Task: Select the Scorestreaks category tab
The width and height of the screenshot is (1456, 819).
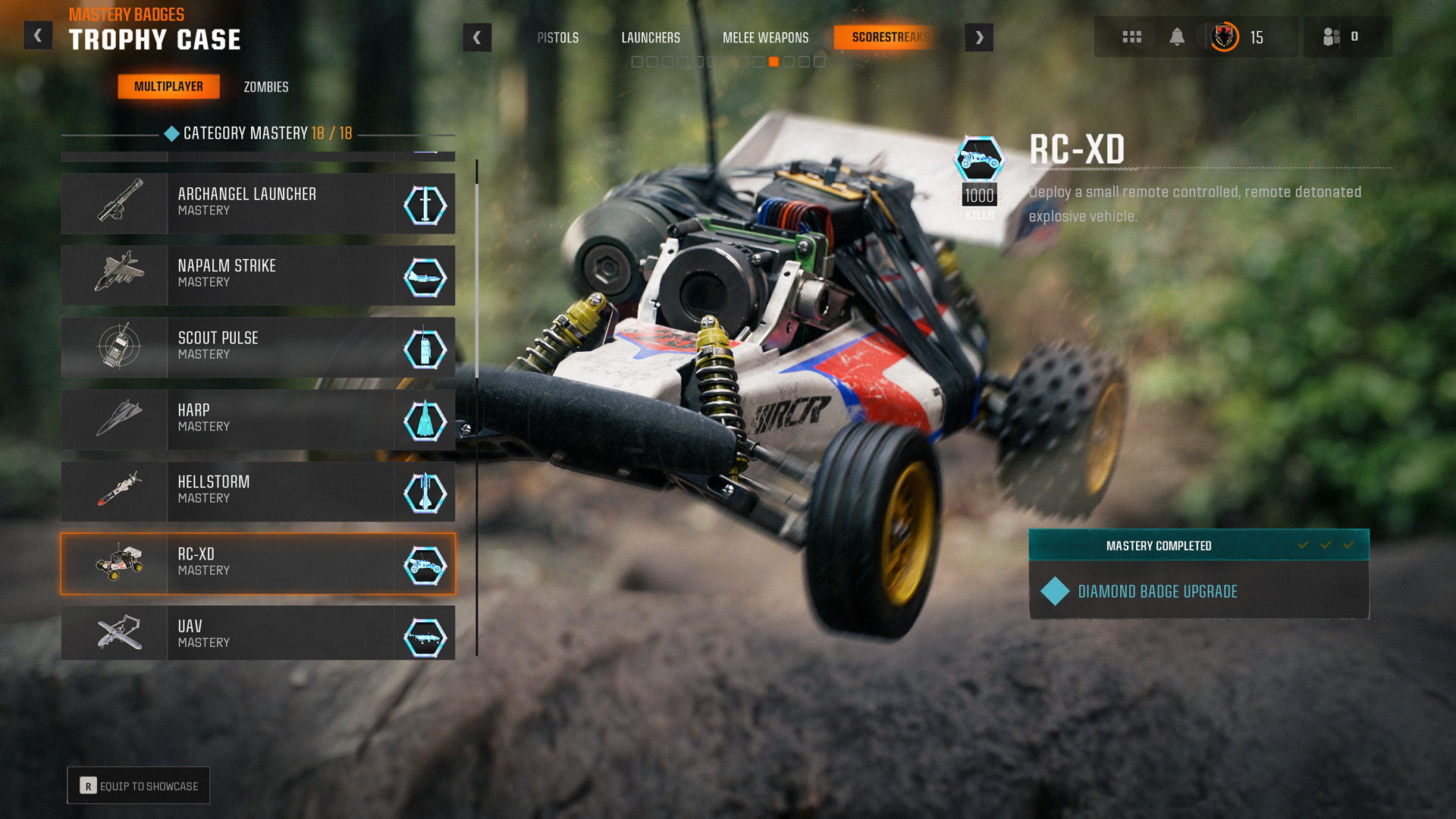Action: [890, 37]
